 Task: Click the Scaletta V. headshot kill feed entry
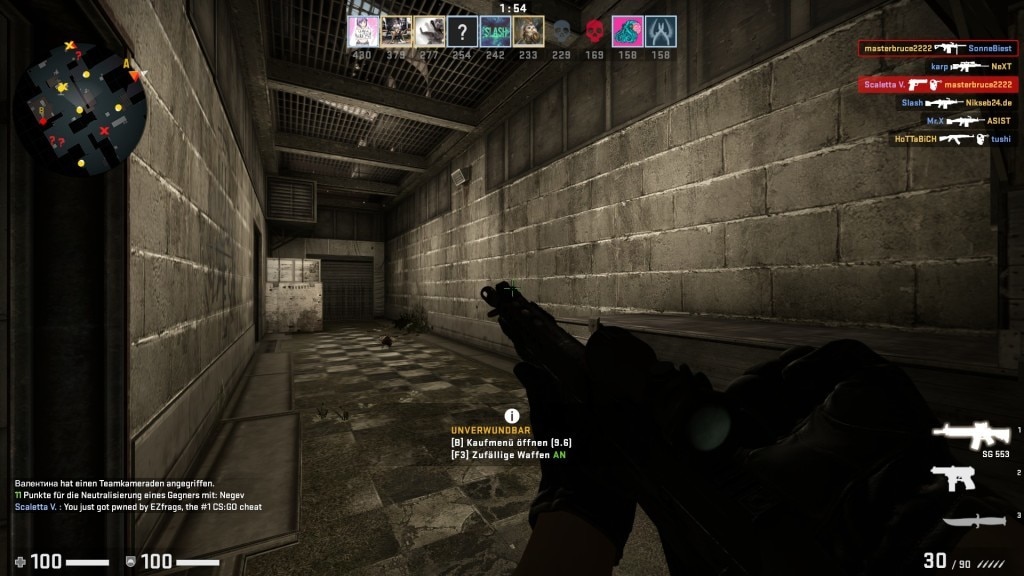pyautogui.click(x=938, y=85)
